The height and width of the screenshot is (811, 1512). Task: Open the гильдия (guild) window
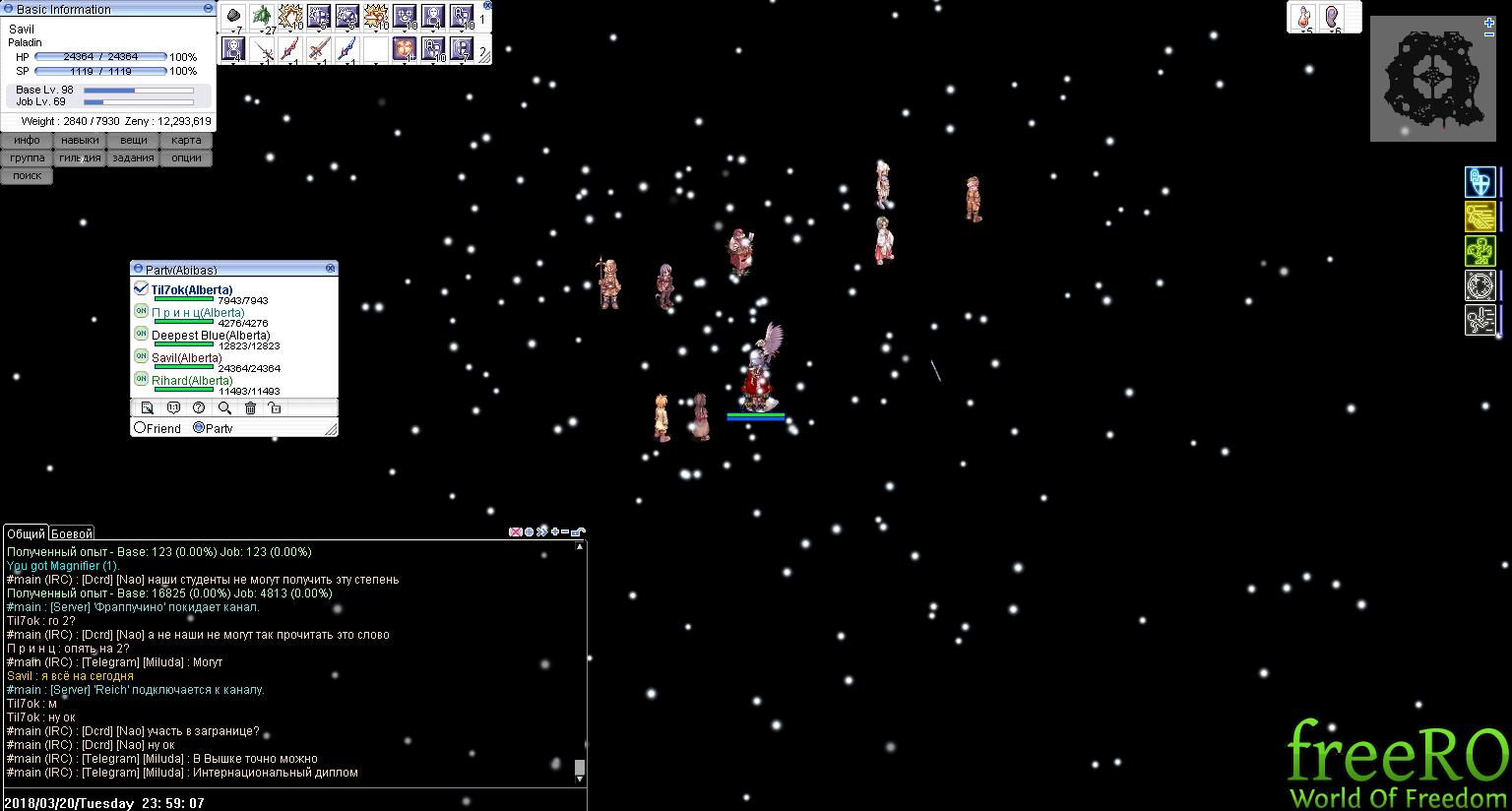pos(80,157)
